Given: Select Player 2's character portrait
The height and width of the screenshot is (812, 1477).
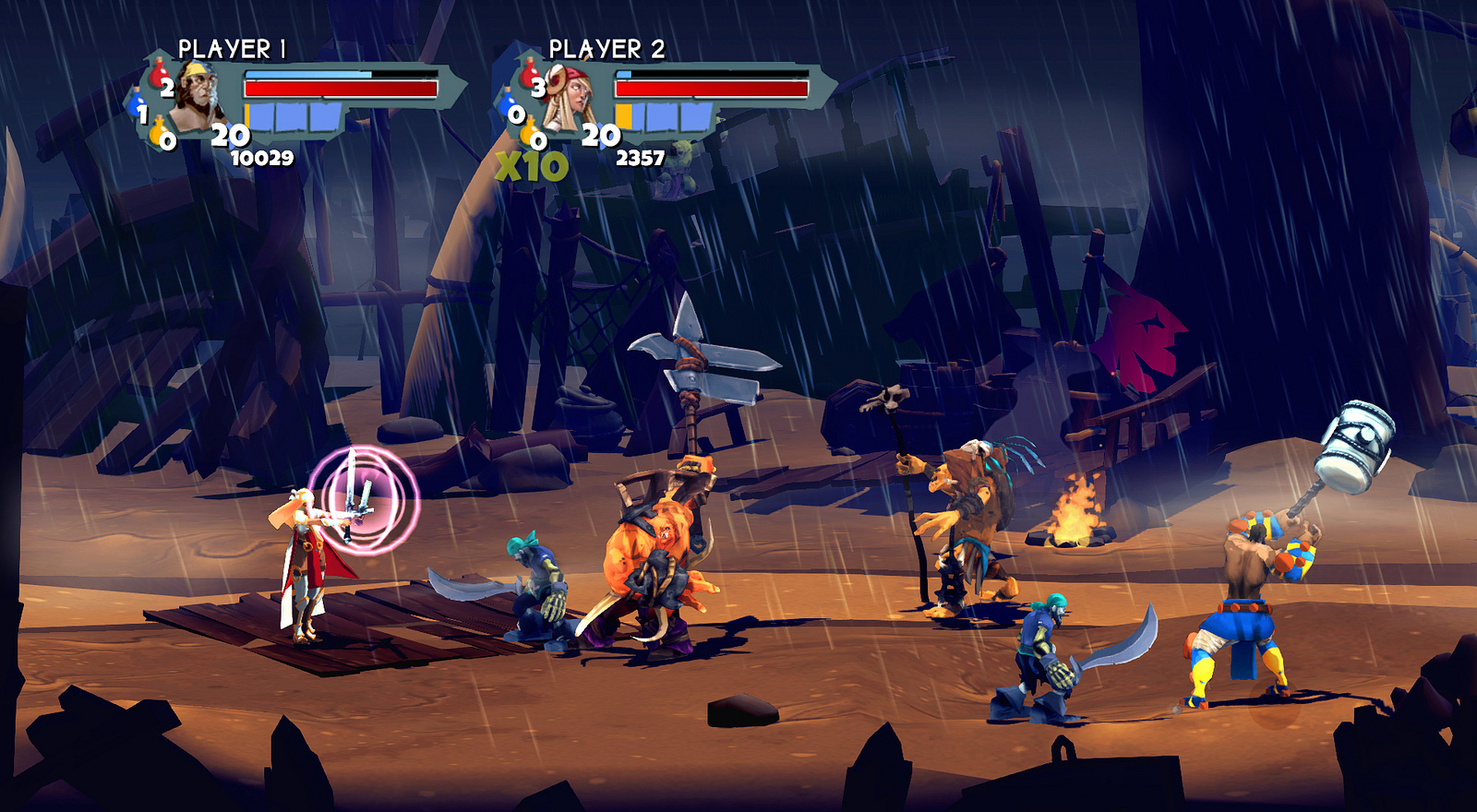Looking at the screenshot, I should click(x=569, y=97).
